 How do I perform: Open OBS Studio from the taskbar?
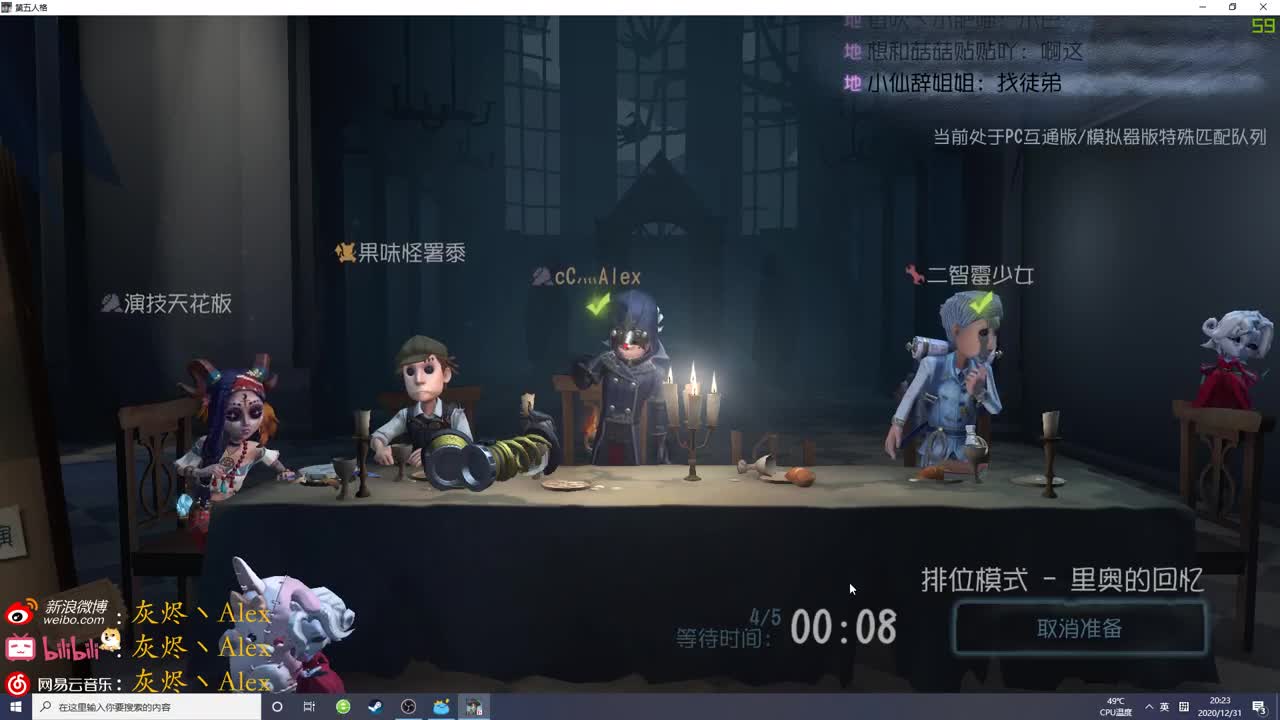coord(408,706)
